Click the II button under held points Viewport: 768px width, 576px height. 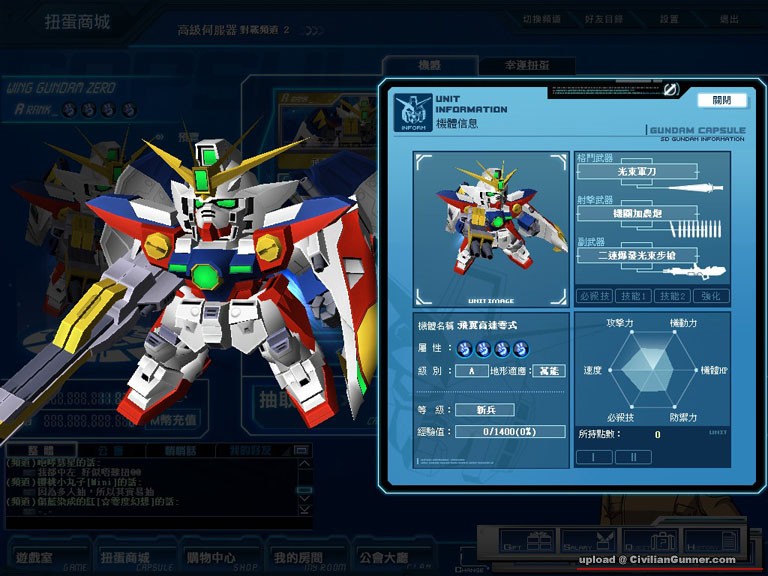[632, 457]
